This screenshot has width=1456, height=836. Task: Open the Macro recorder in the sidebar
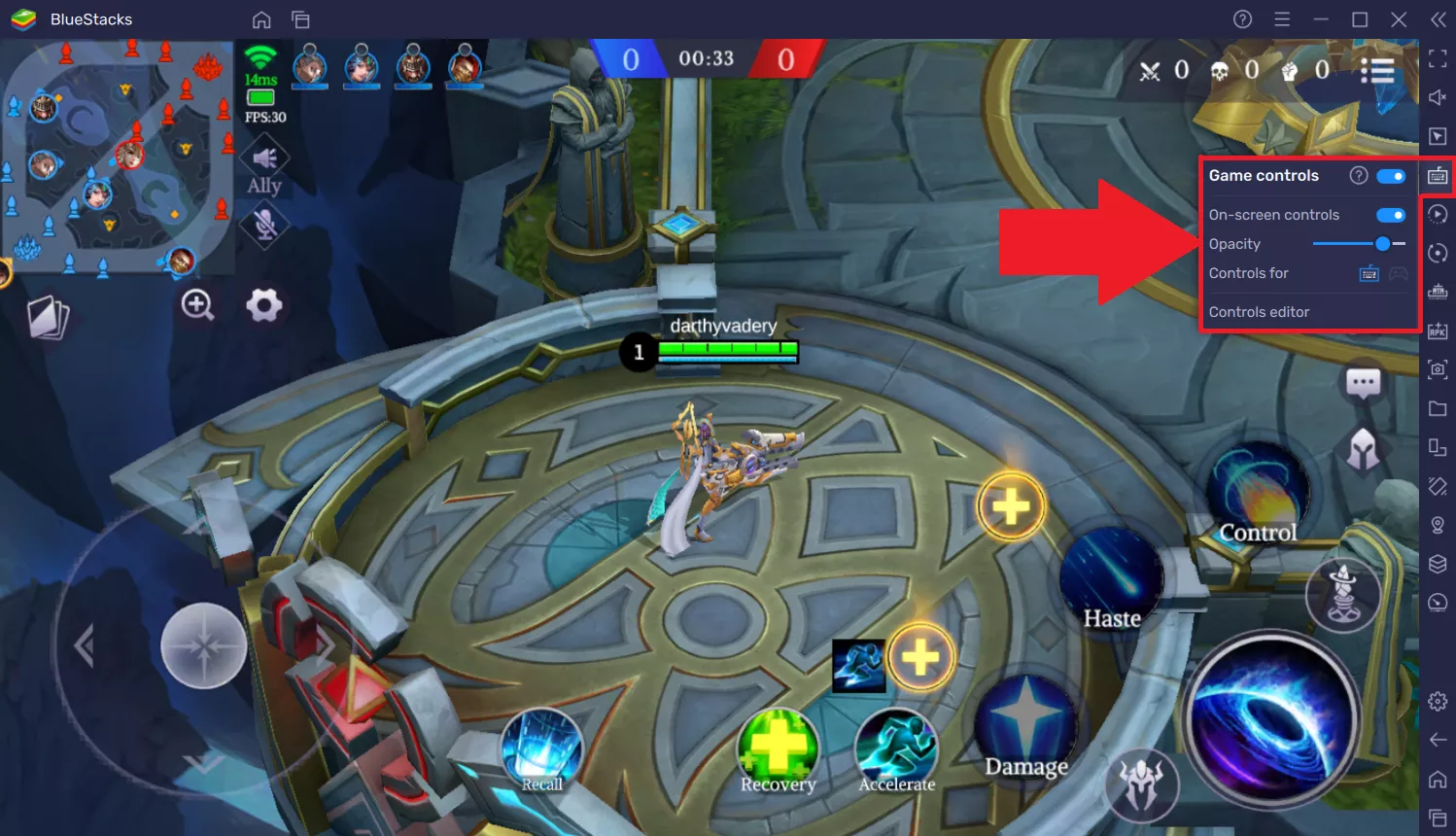pos(1438,213)
